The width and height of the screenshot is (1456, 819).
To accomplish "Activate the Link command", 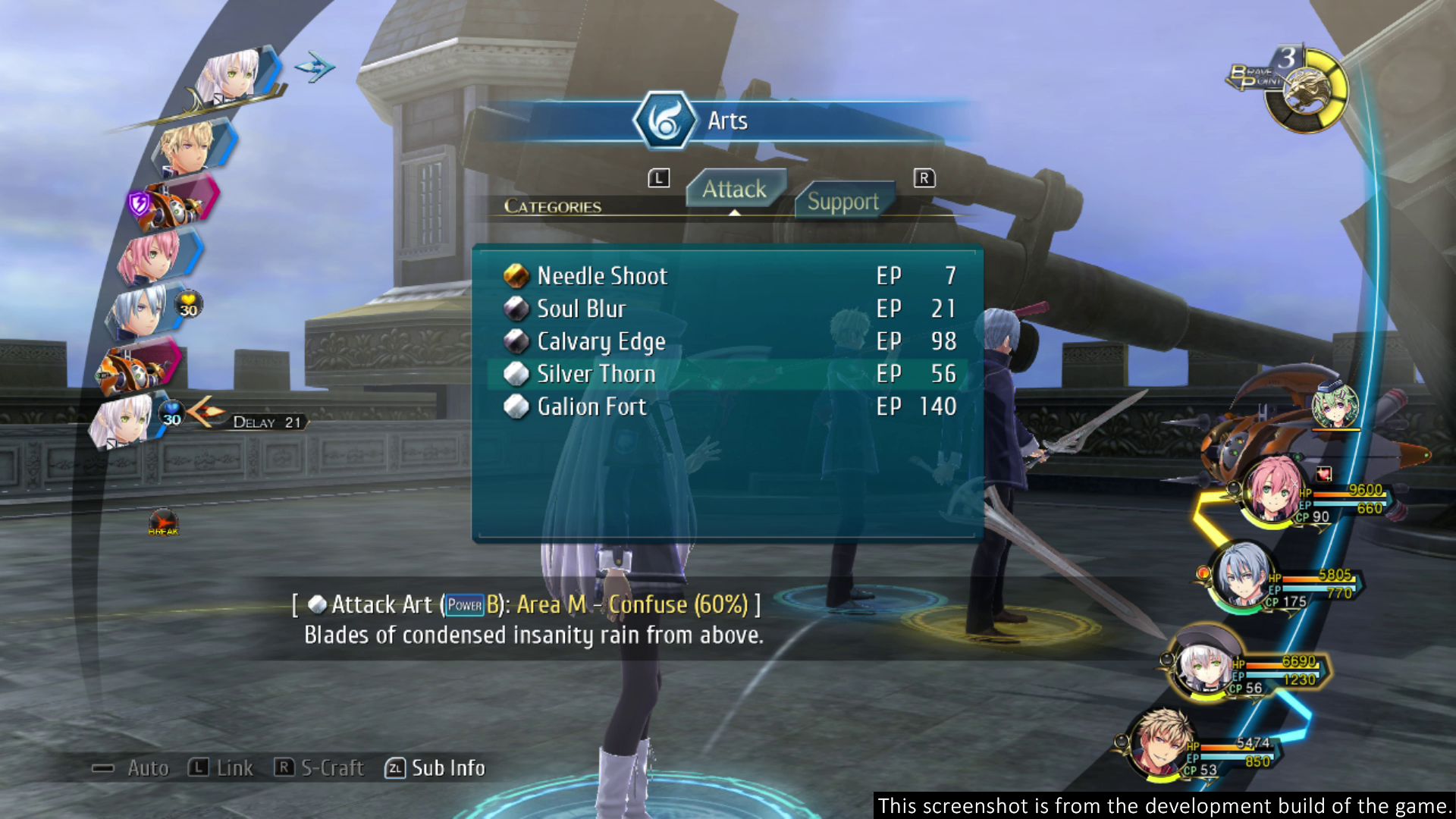I will (x=221, y=768).
